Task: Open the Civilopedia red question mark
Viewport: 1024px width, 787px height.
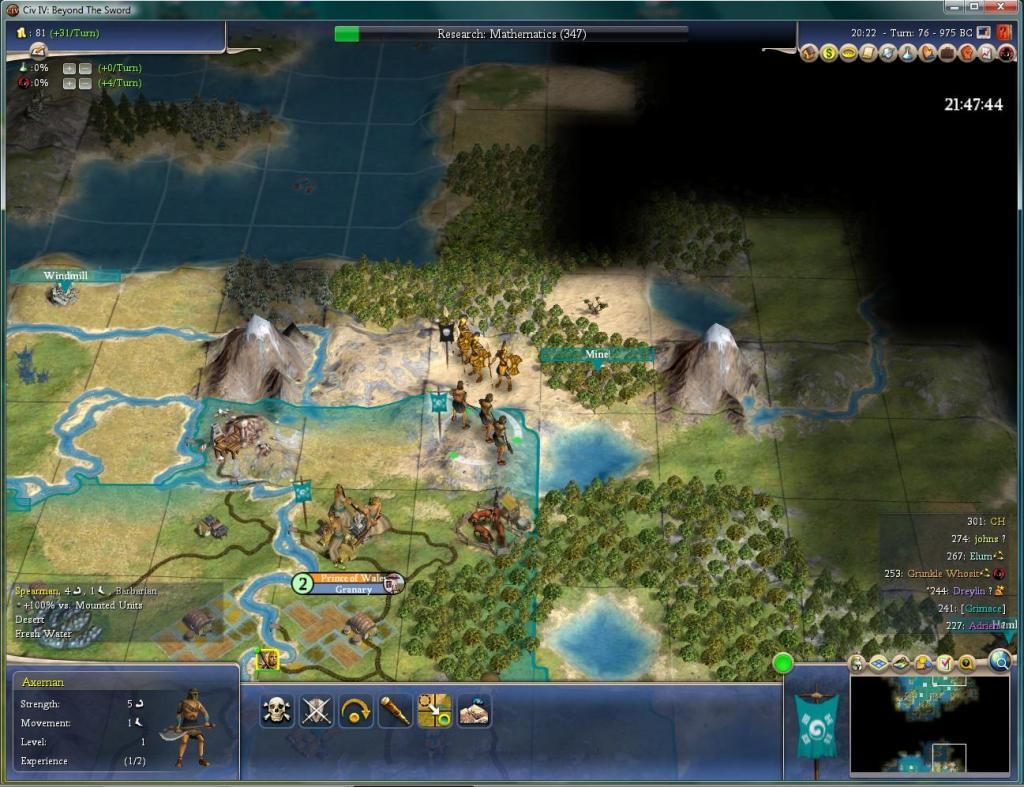Action: click(1004, 32)
